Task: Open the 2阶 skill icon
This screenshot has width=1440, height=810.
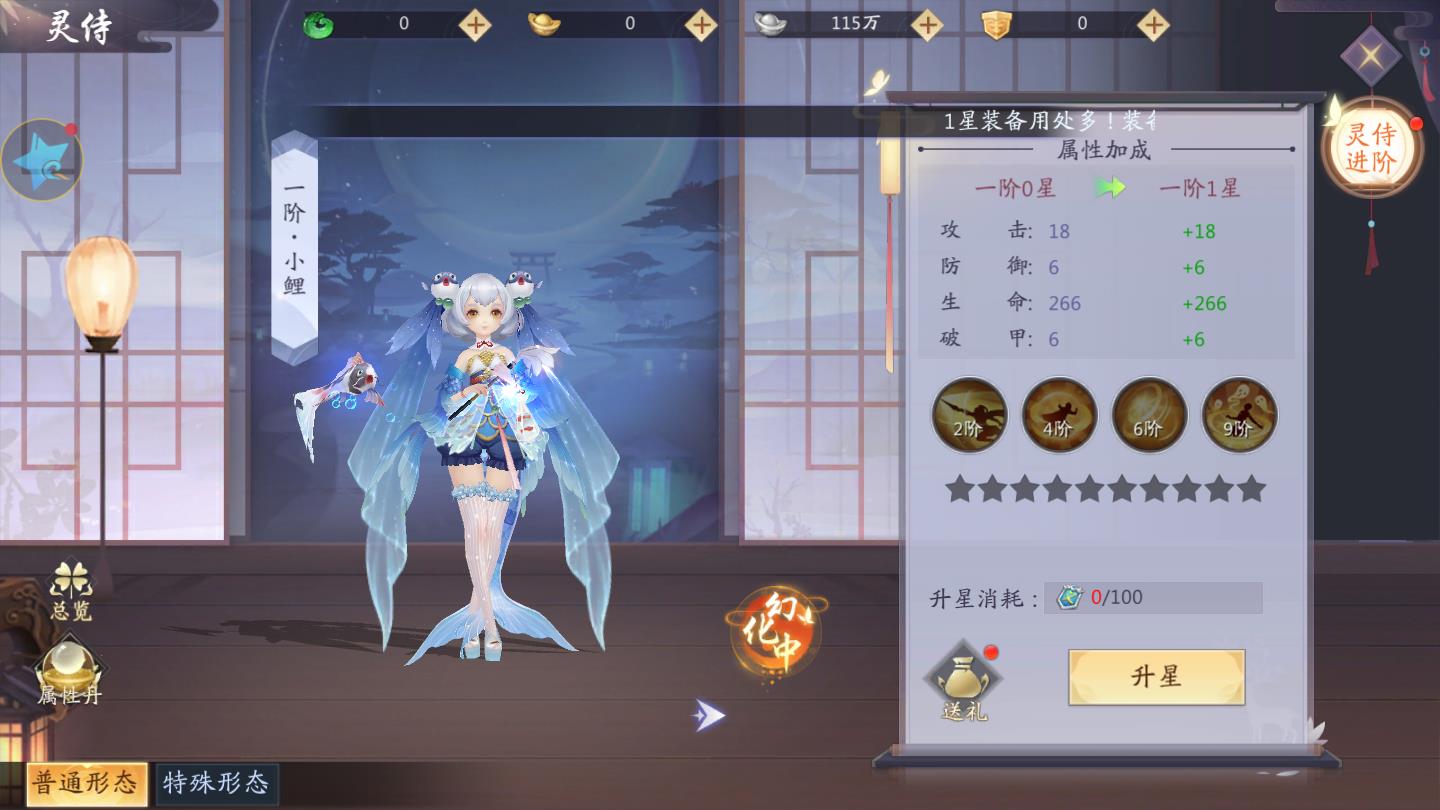Action: click(968, 415)
